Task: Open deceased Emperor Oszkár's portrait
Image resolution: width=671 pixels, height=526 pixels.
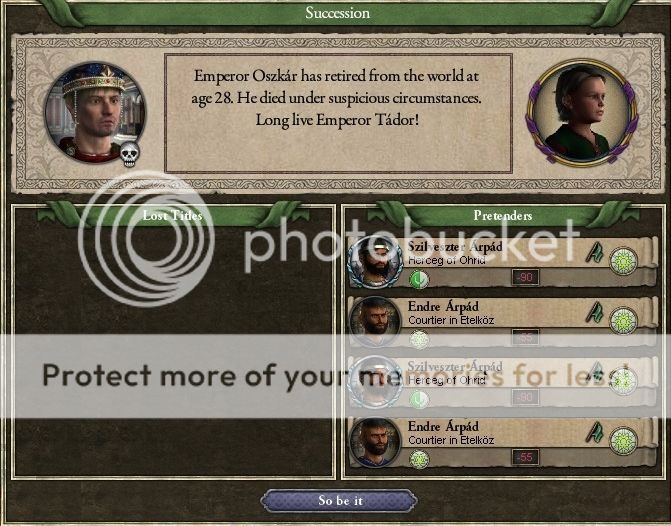Action: coord(95,113)
